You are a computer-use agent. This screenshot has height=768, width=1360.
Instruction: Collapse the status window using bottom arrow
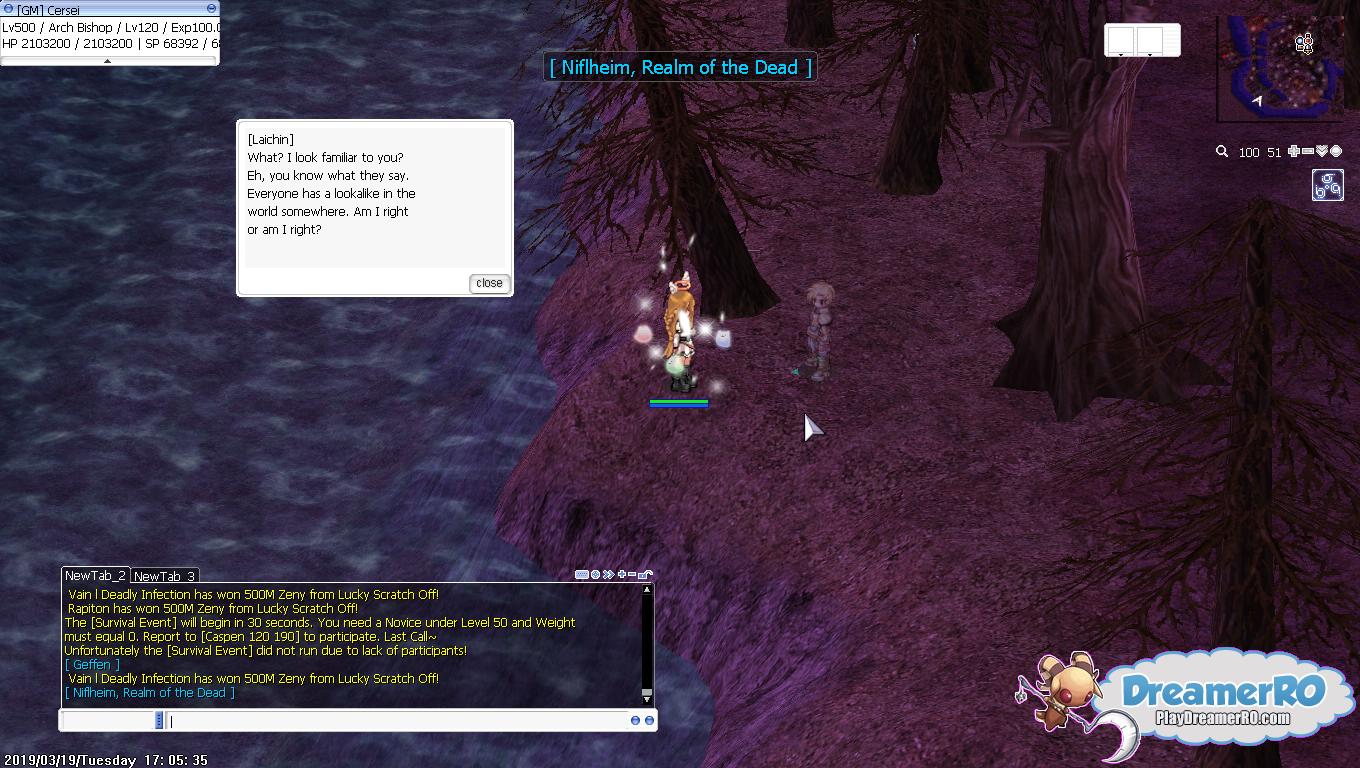(x=108, y=61)
